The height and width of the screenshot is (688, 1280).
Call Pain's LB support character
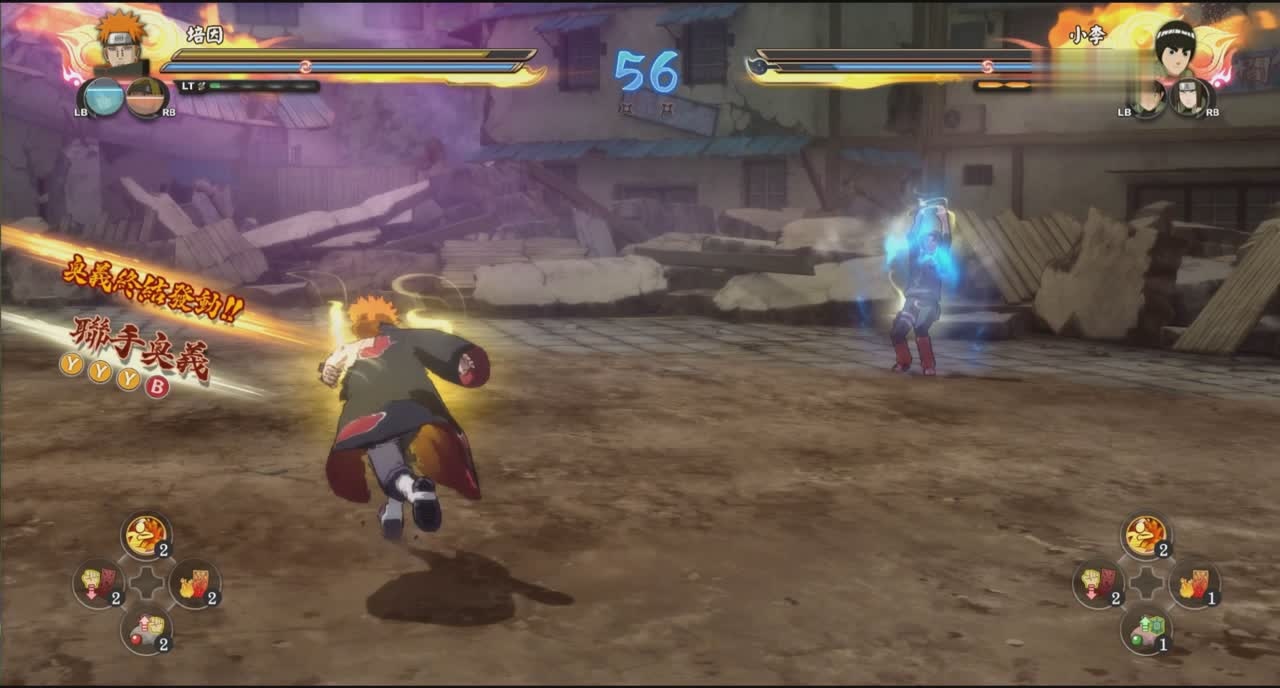pyautogui.click(x=103, y=97)
